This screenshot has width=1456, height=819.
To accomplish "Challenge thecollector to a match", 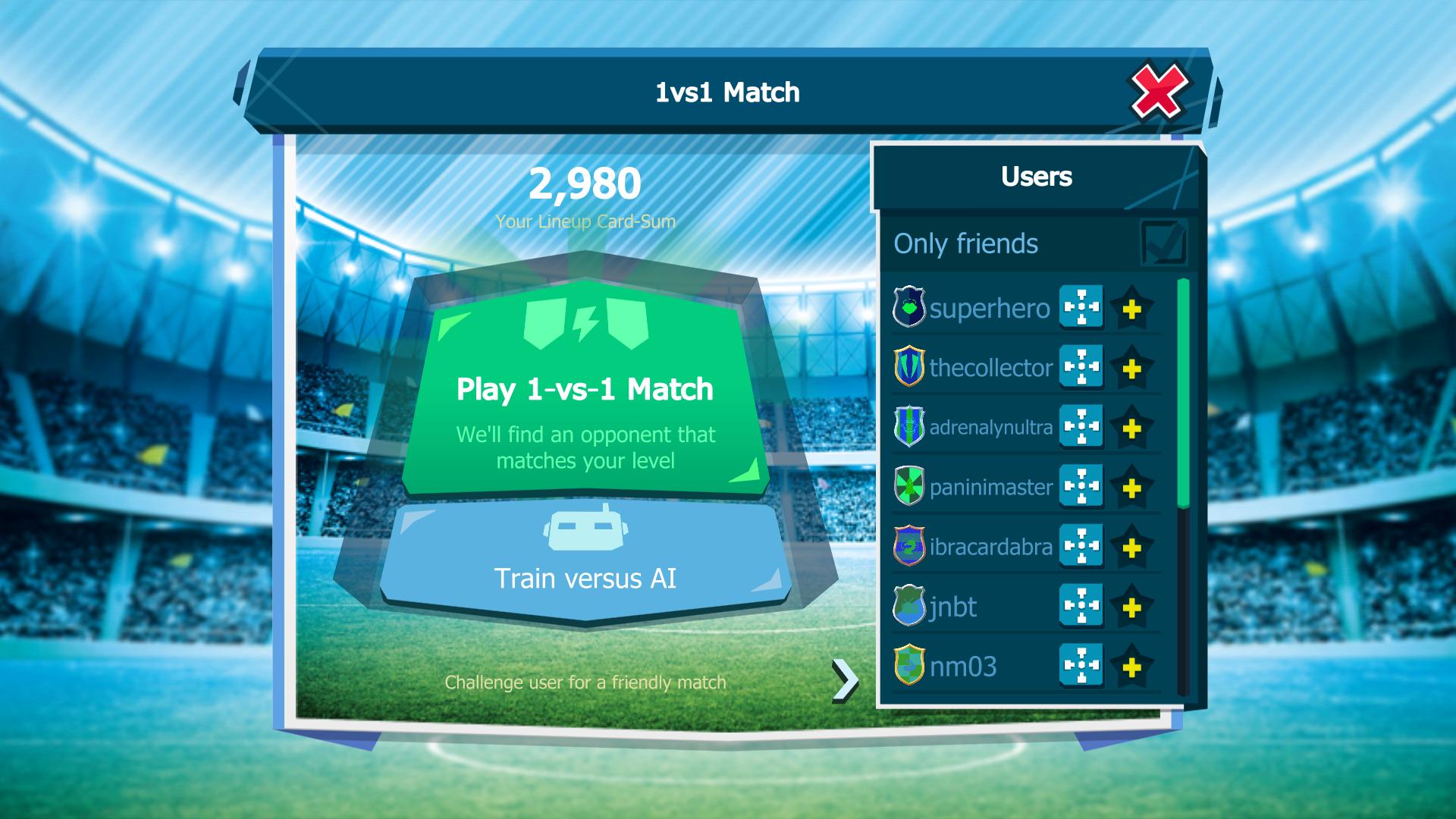I will [x=1081, y=367].
